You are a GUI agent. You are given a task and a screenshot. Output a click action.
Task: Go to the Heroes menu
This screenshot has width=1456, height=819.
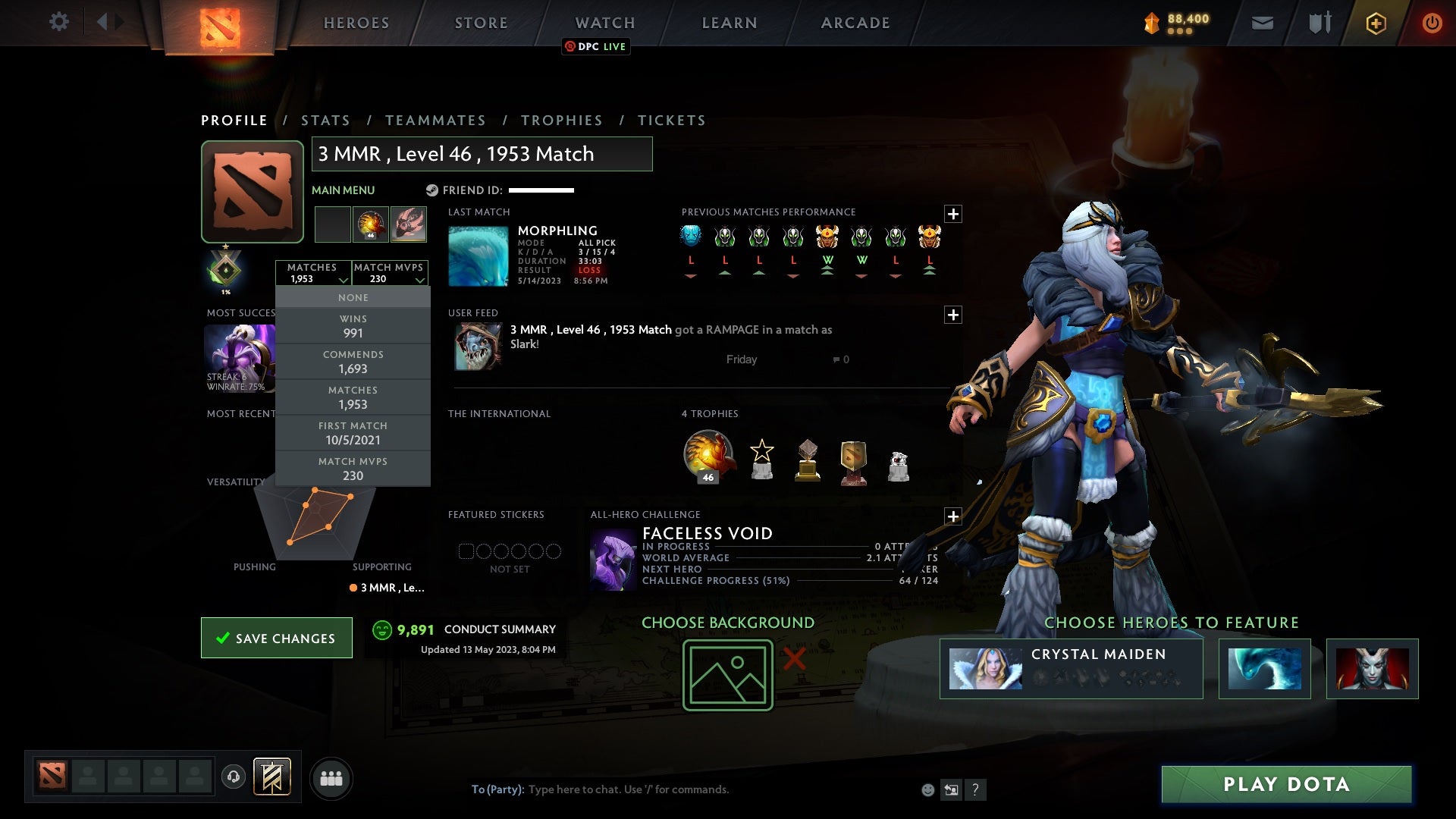pos(356,23)
